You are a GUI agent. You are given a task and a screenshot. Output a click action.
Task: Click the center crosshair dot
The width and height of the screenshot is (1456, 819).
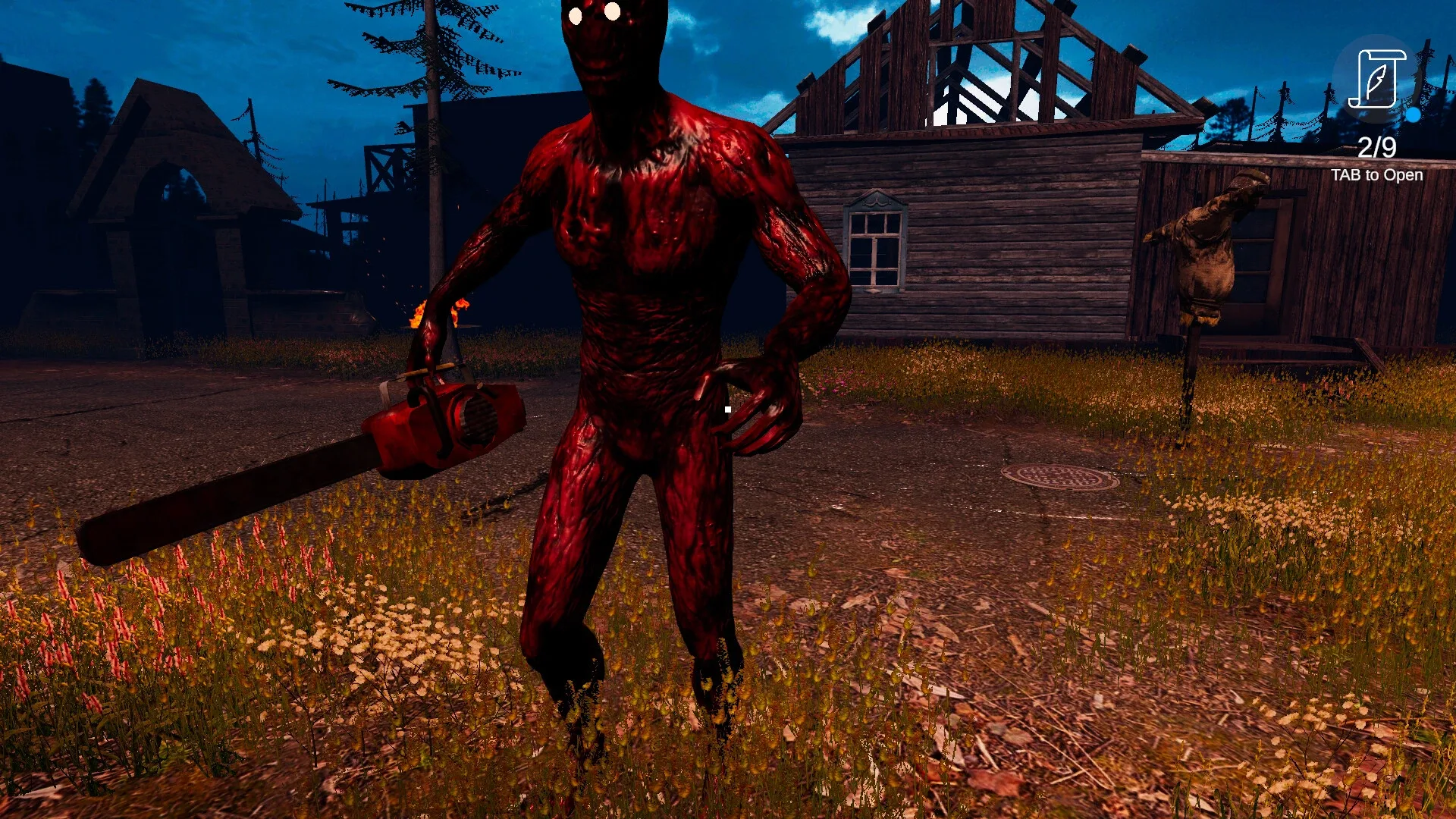tap(726, 408)
